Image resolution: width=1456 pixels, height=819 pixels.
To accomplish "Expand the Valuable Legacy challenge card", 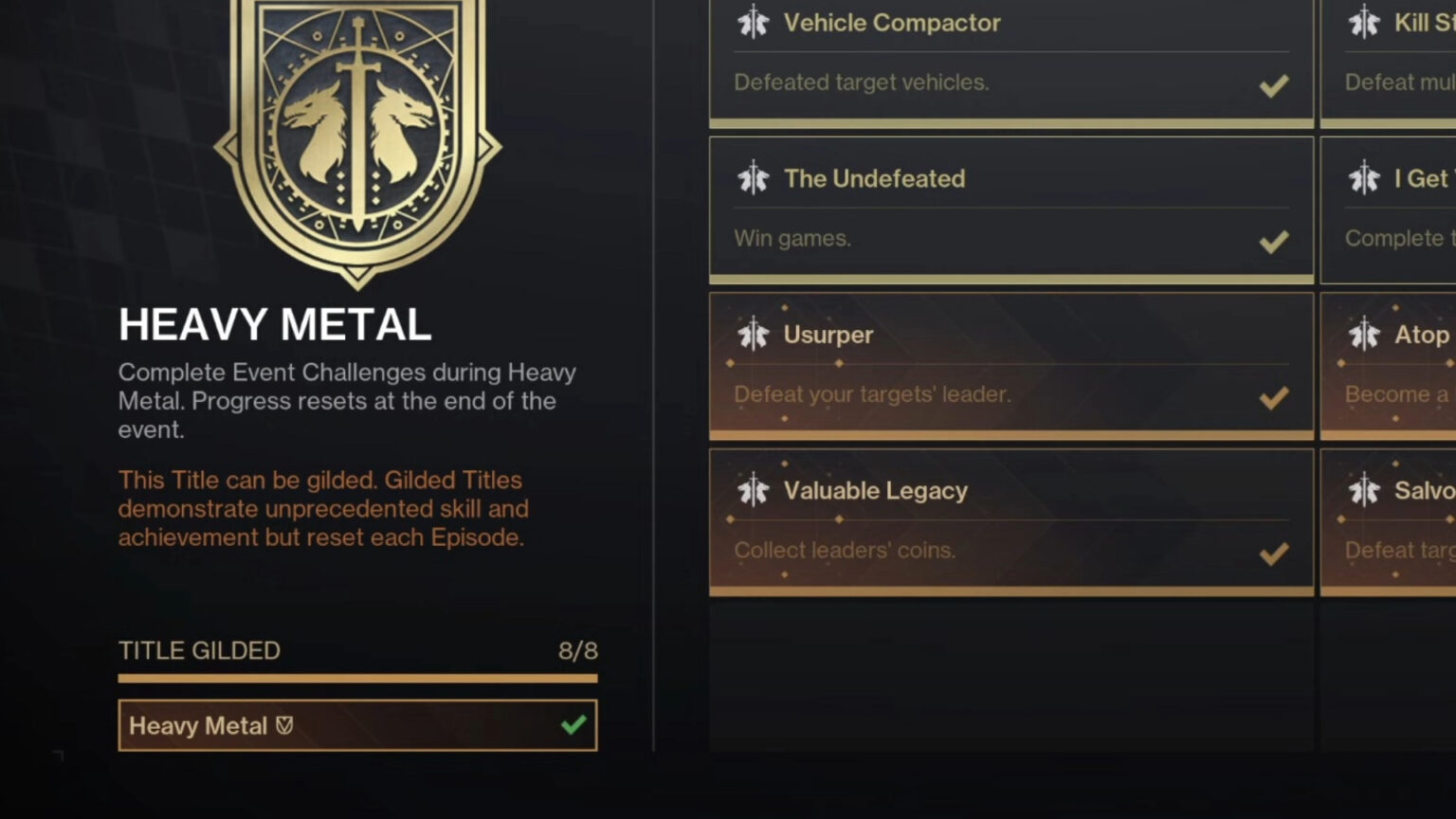I will [1010, 520].
